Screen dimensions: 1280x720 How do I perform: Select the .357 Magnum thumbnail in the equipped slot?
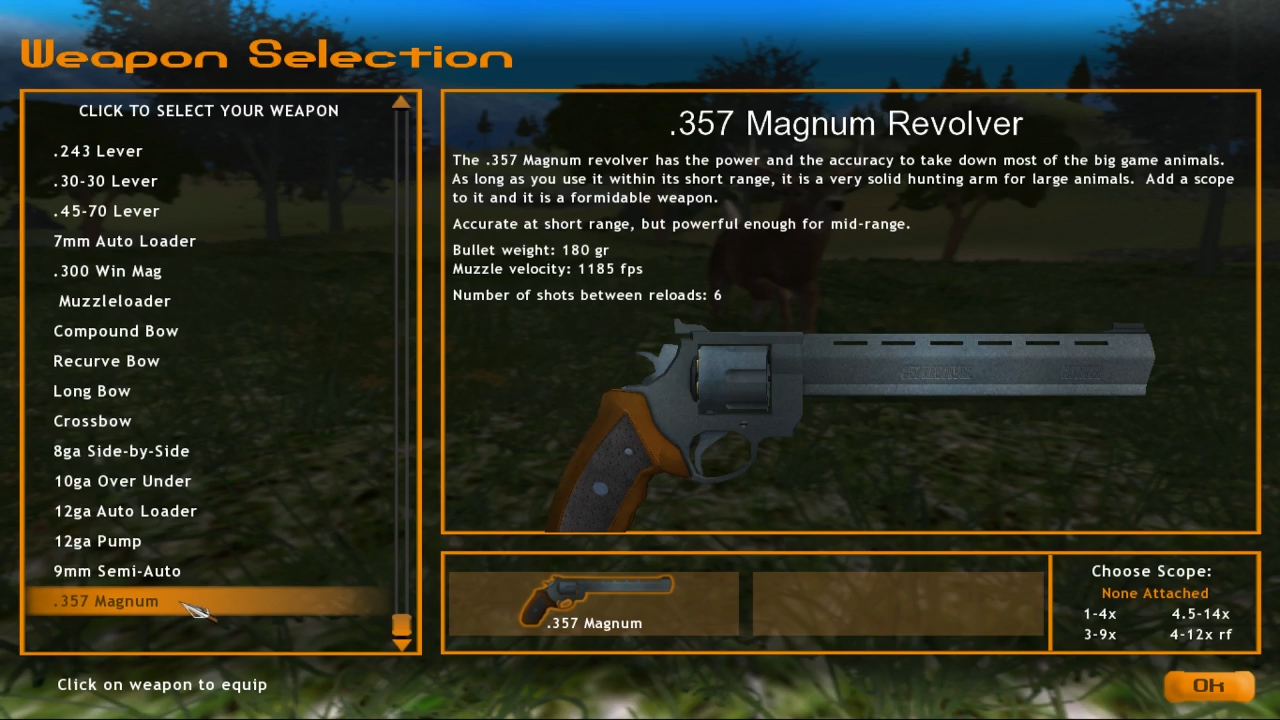click(x=594, y=600)
